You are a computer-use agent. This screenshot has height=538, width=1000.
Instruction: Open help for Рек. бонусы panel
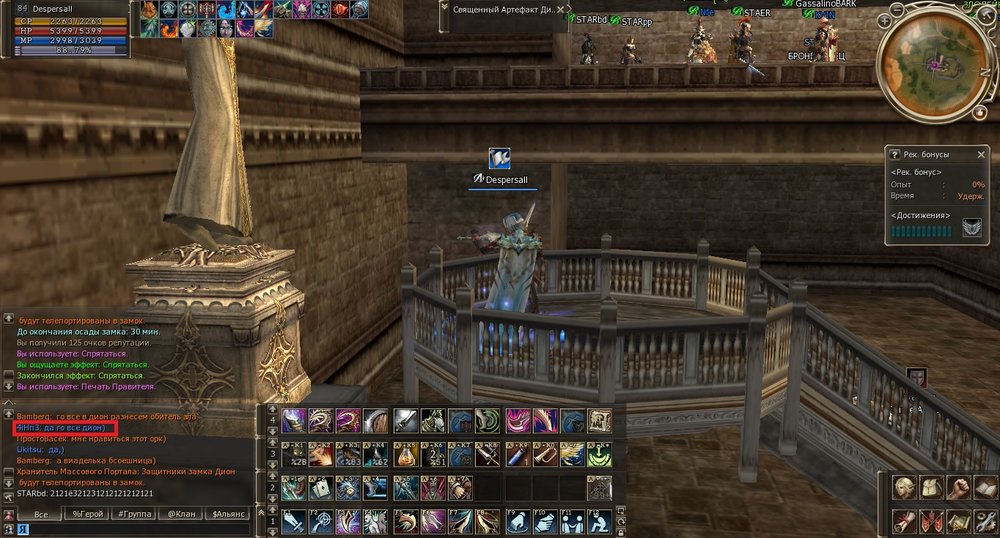click(895, 155)
